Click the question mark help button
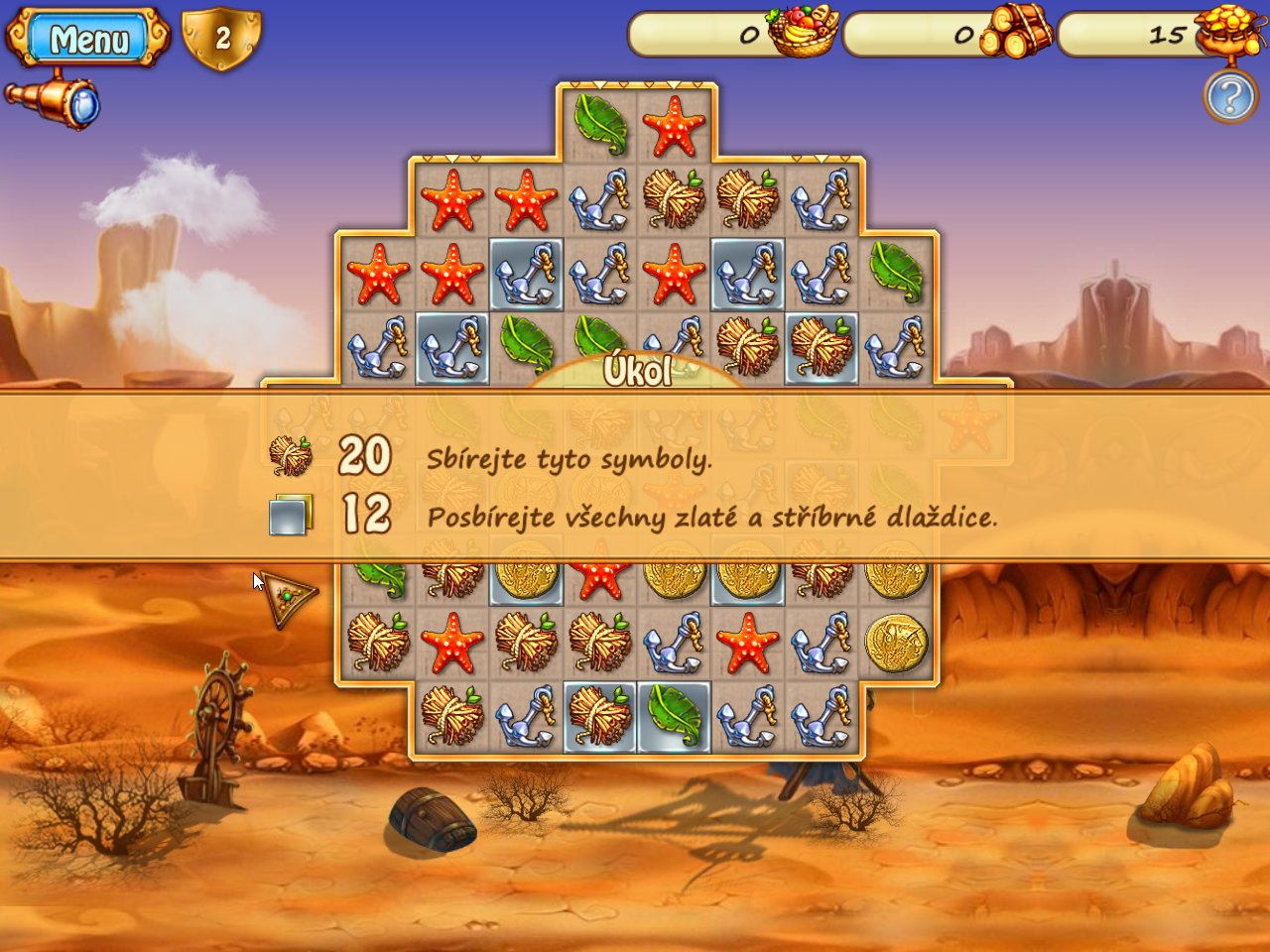 1229,97
